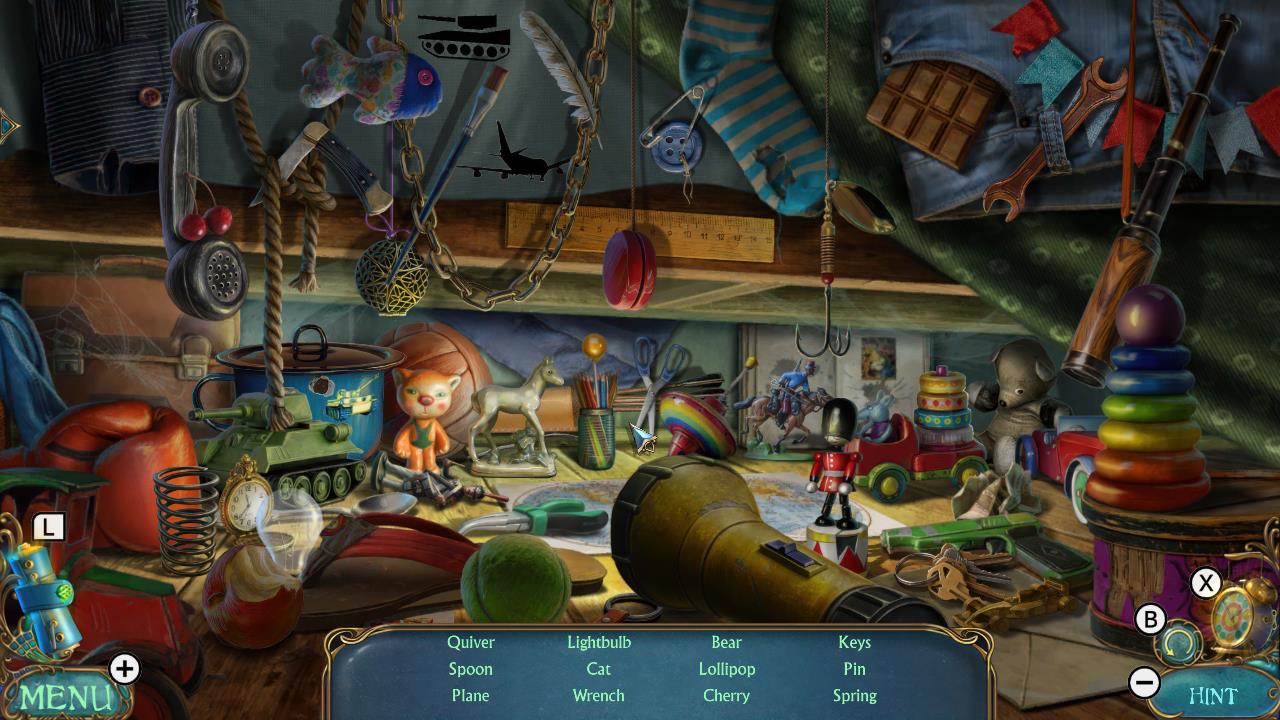Select 'Lollipop' in the word list
The height and width of the screenshot is (720, 1280).
point(726,669)
